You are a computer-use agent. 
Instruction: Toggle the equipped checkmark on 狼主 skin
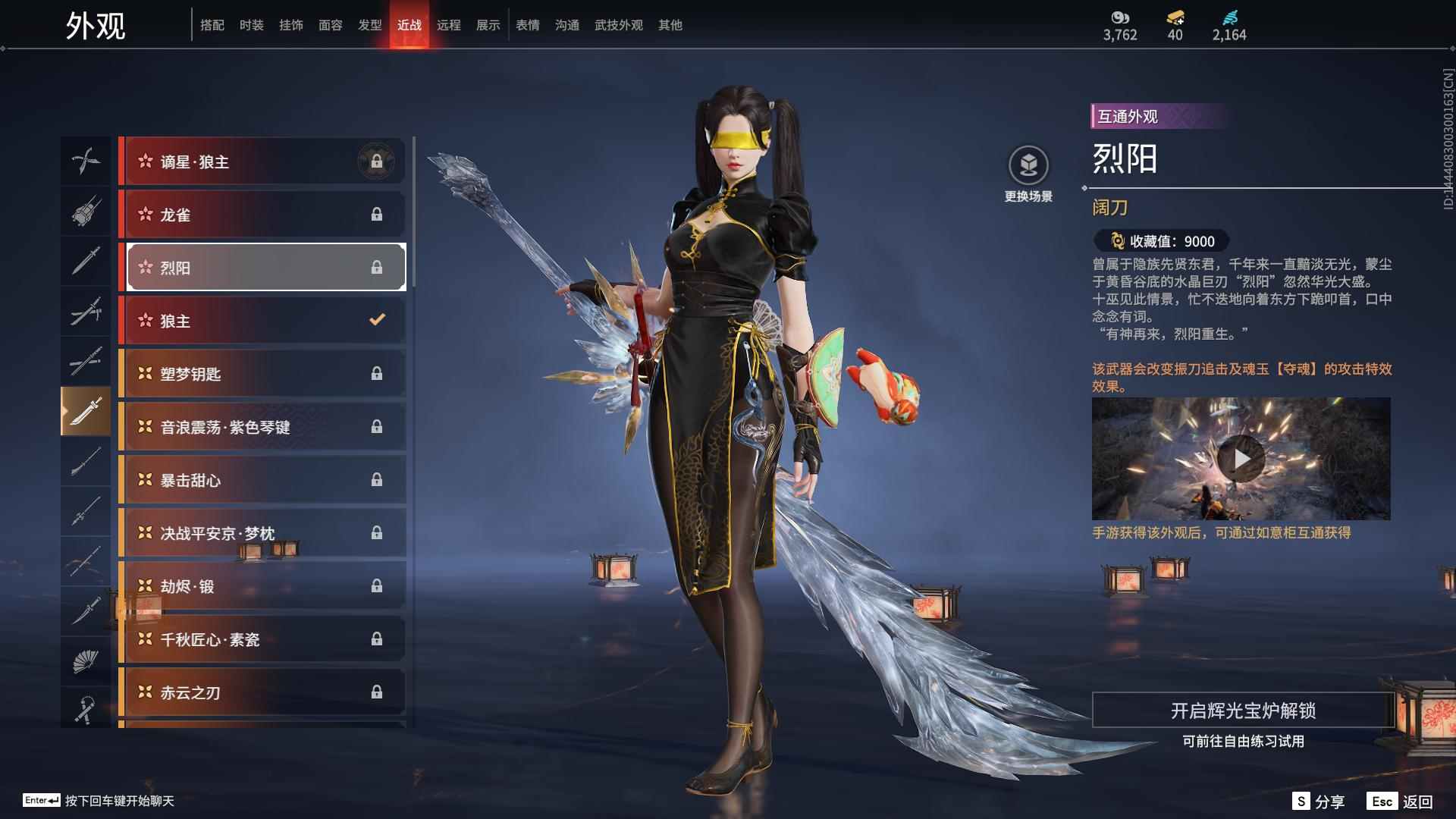[x=377, y=320]
